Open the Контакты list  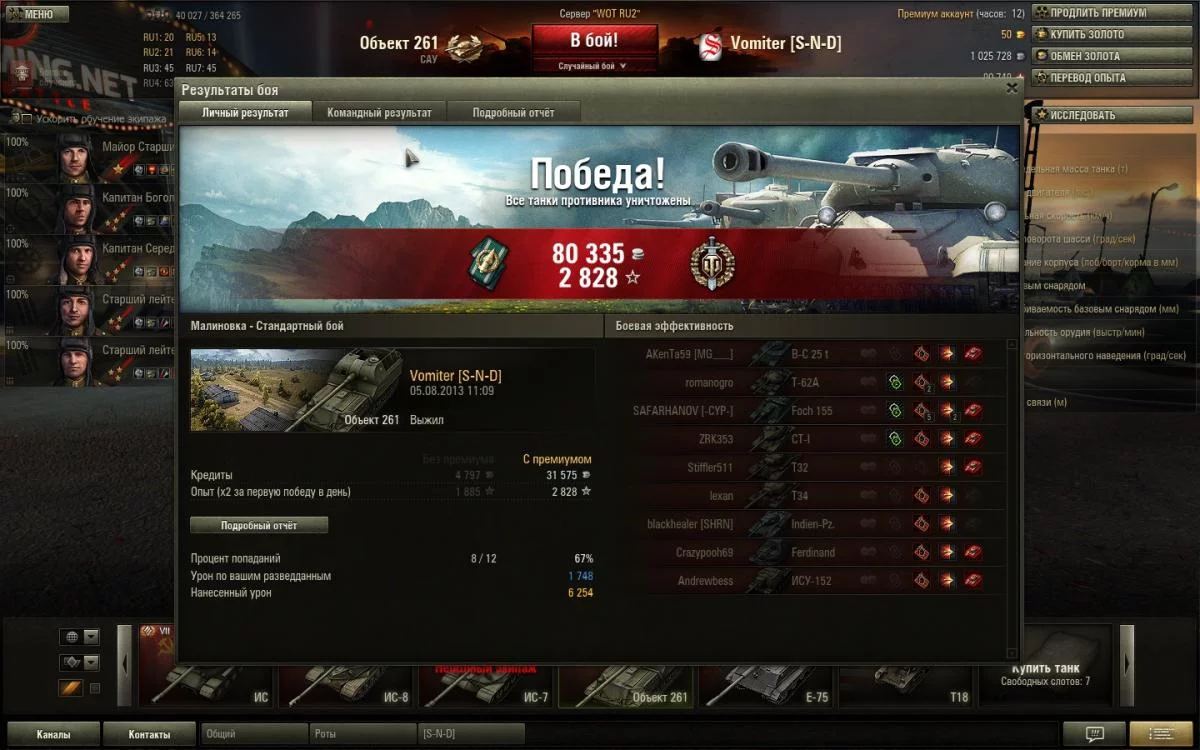pos(149,735)
